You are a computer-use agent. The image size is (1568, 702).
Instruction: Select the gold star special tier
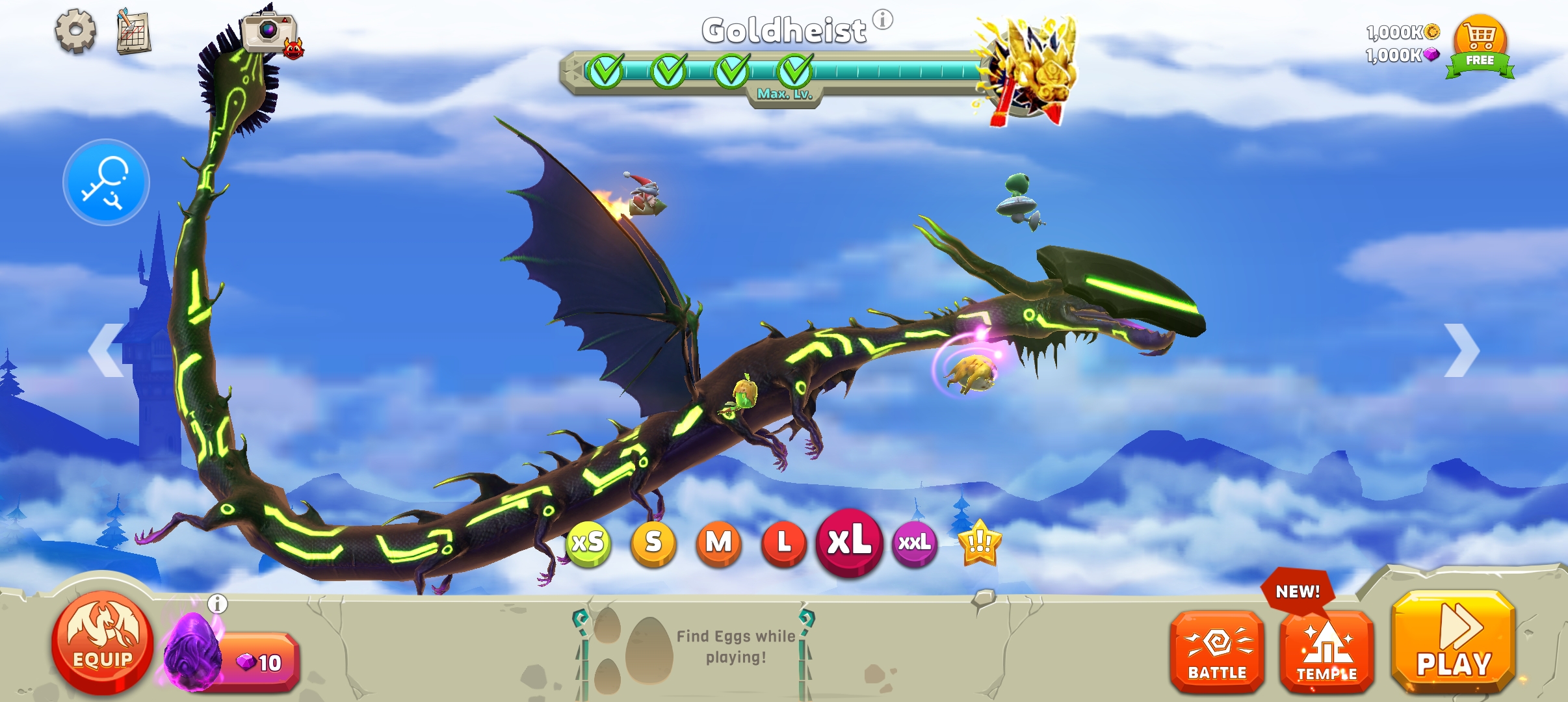(x=980, y=543)
